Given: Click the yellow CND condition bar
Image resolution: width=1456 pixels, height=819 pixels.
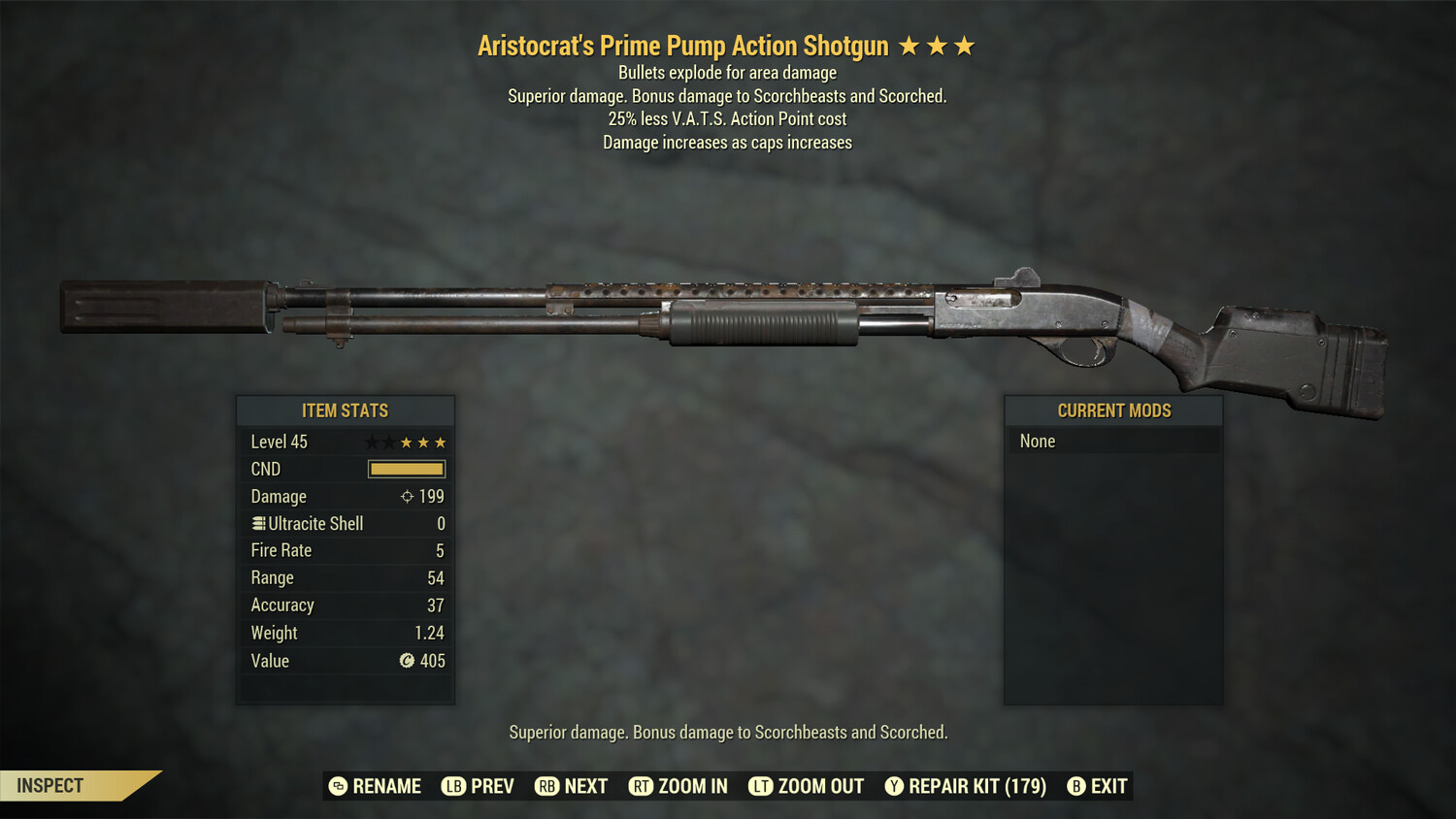Looking at the screenshot, I should click(x=407, y=469).
